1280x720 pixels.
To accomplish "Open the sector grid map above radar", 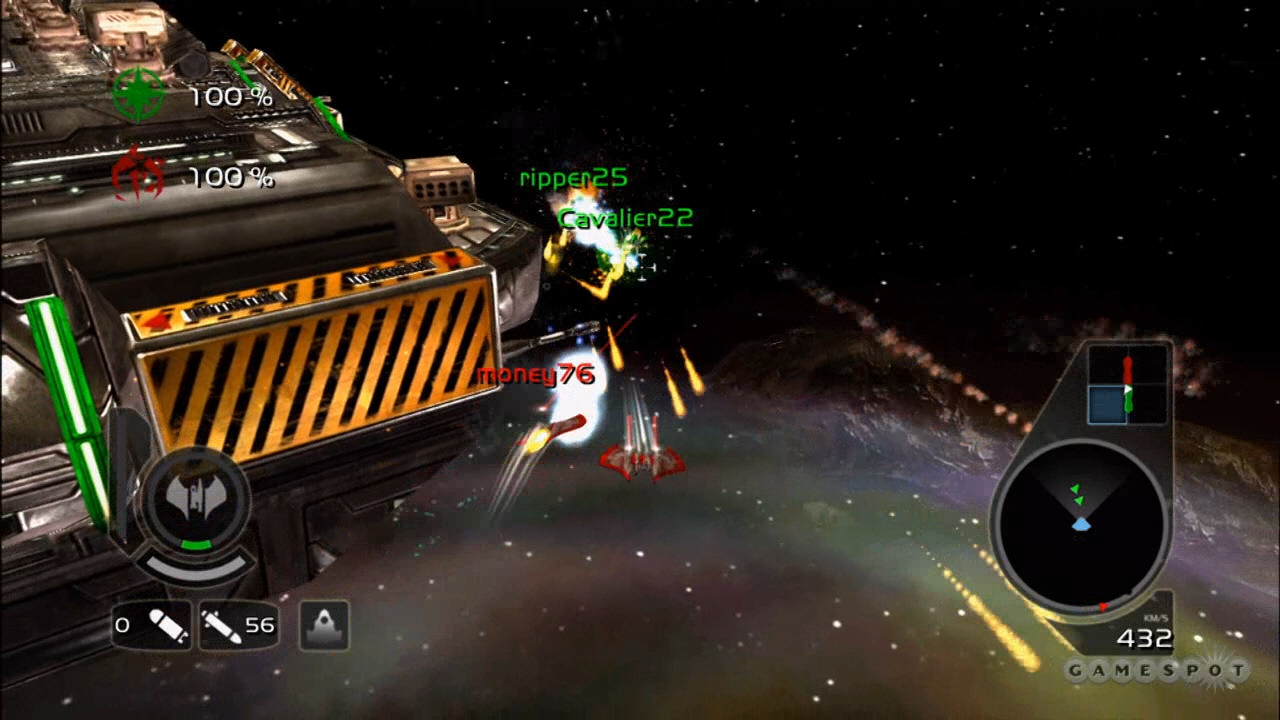I will point(1127,385).
